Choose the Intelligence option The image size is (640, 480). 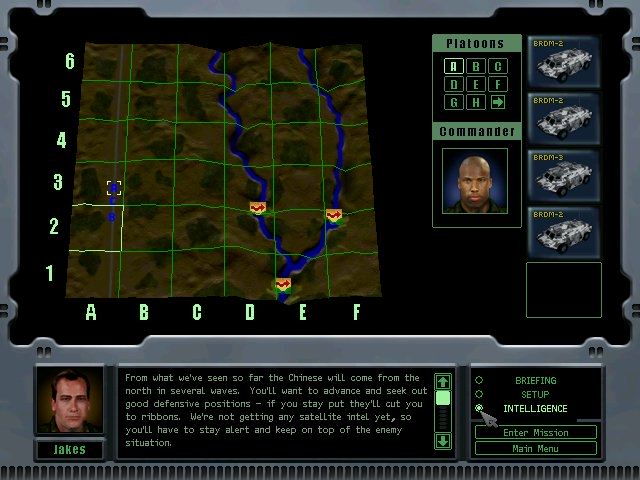tap(479, 408)
